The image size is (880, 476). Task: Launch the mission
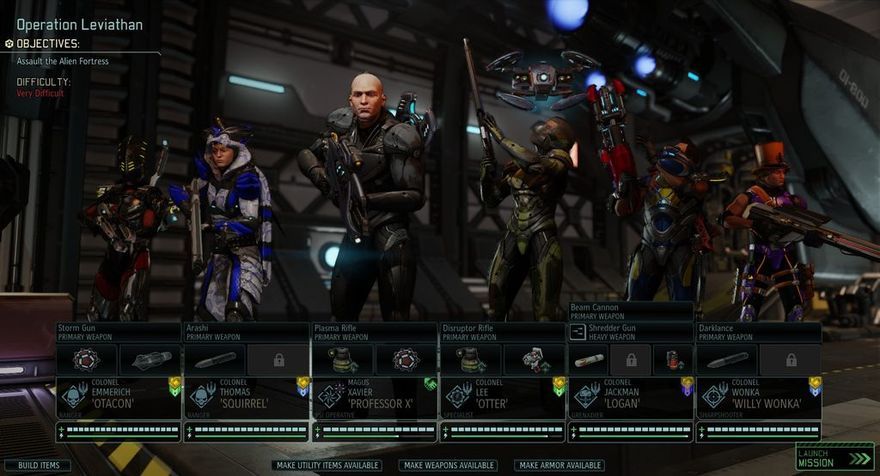pyautogui.click(x=822, y=458)
